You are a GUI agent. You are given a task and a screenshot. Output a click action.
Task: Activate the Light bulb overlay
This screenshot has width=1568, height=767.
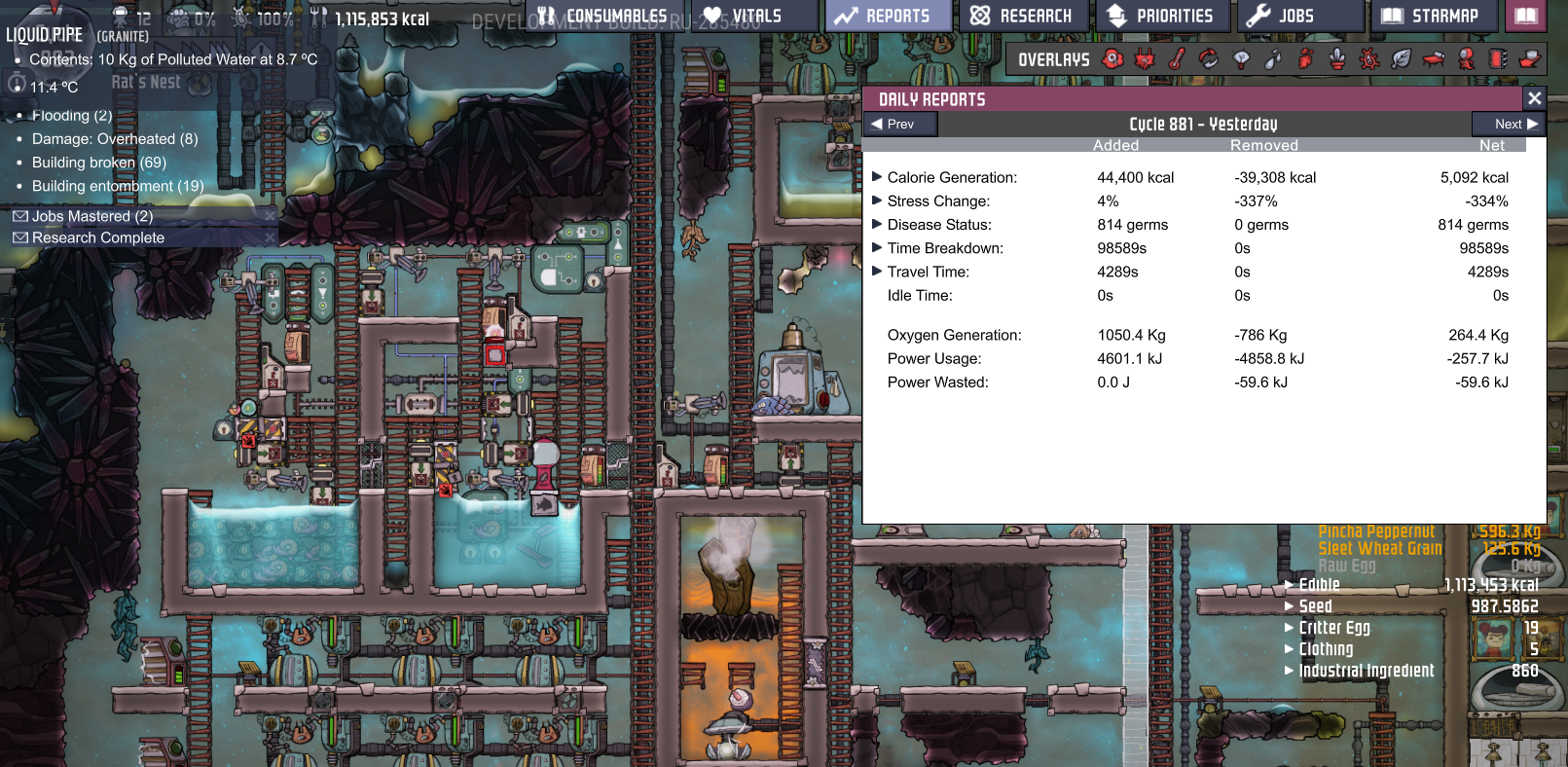[x=1241, y=59]
